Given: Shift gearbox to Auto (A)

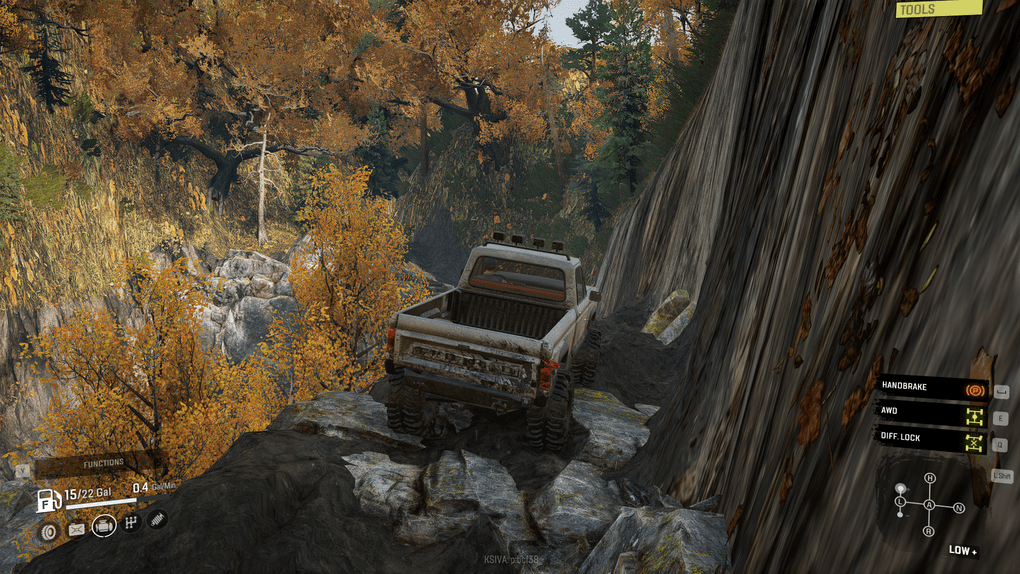Looking at the screenshot, I should coord(930,506).
